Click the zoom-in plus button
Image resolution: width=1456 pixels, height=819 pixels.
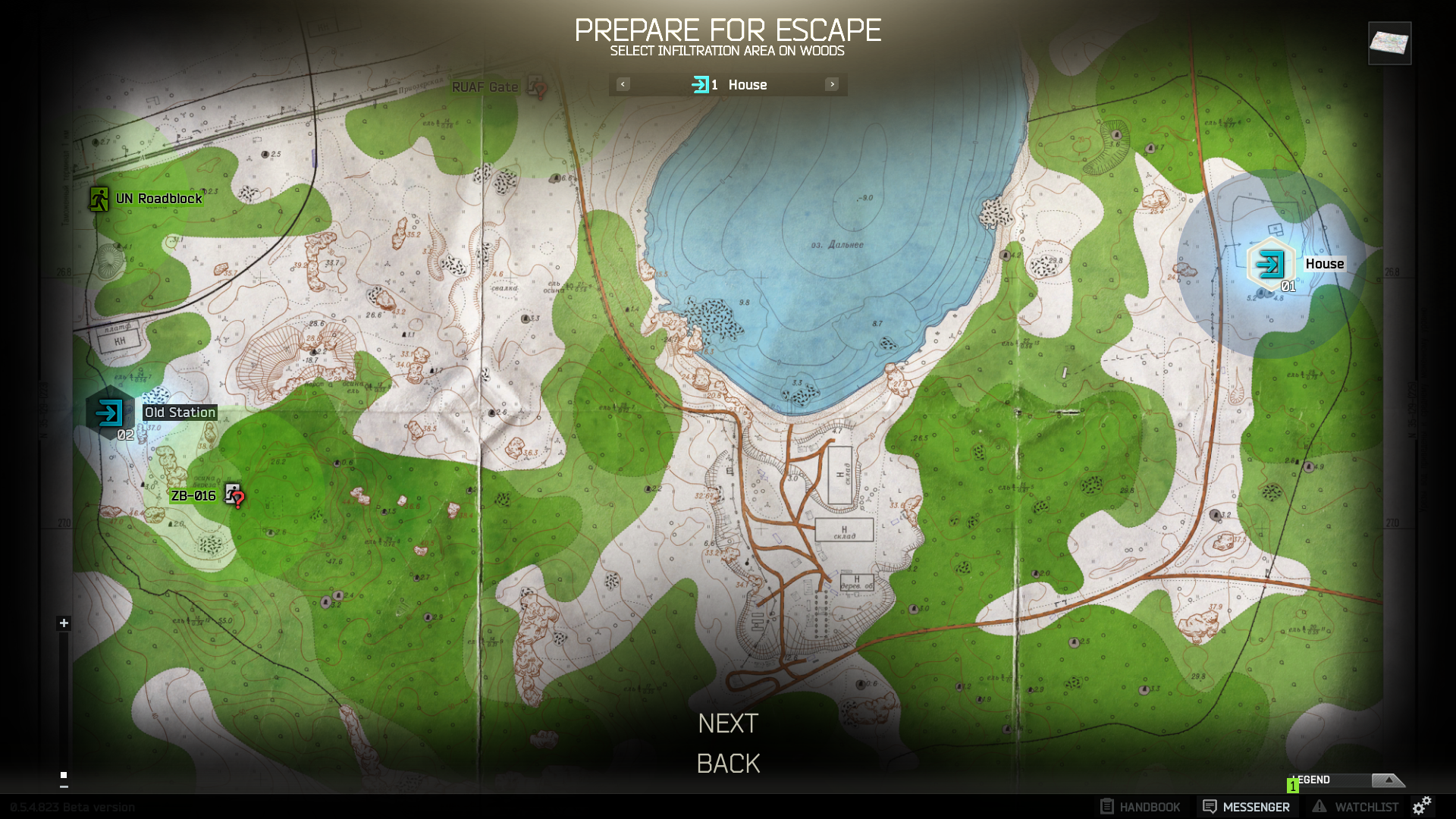point(63,623)
